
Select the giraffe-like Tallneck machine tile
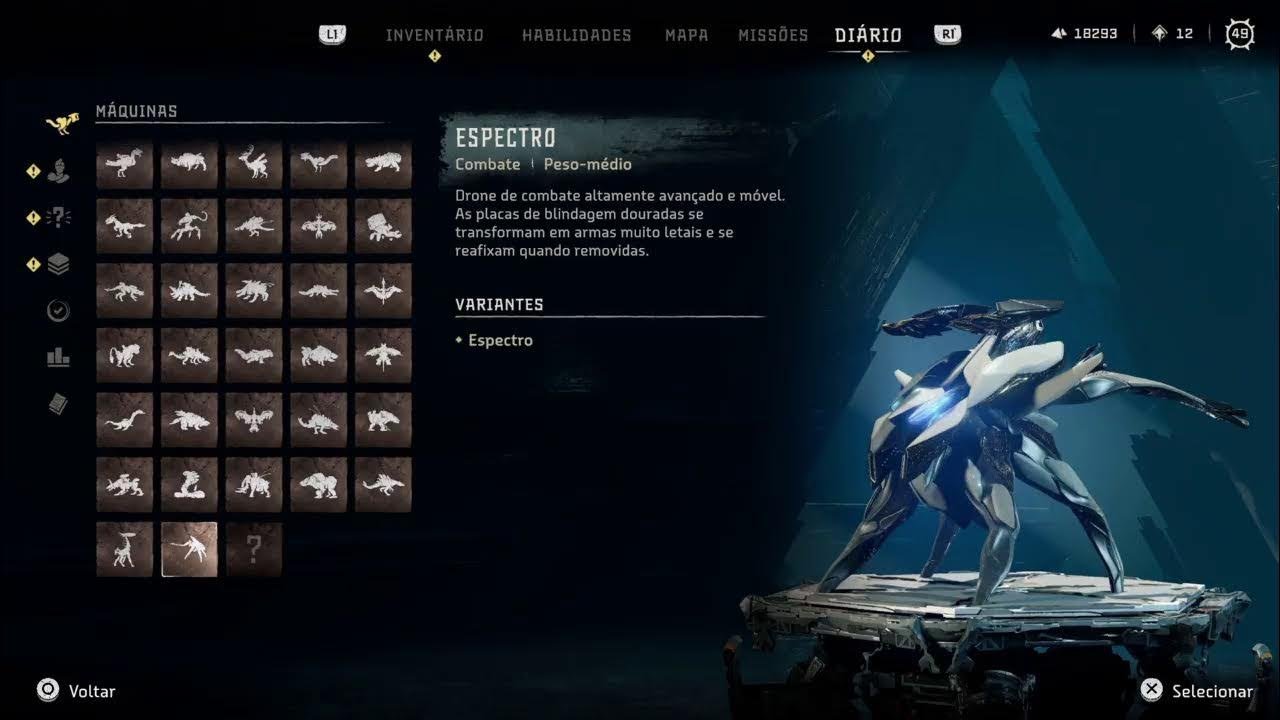124,549
